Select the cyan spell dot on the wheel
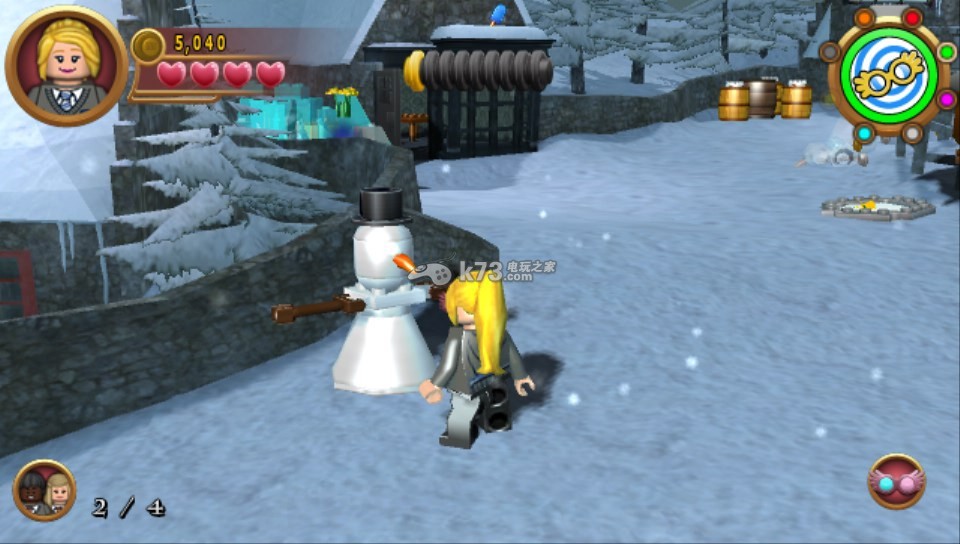 click(864, 133)
